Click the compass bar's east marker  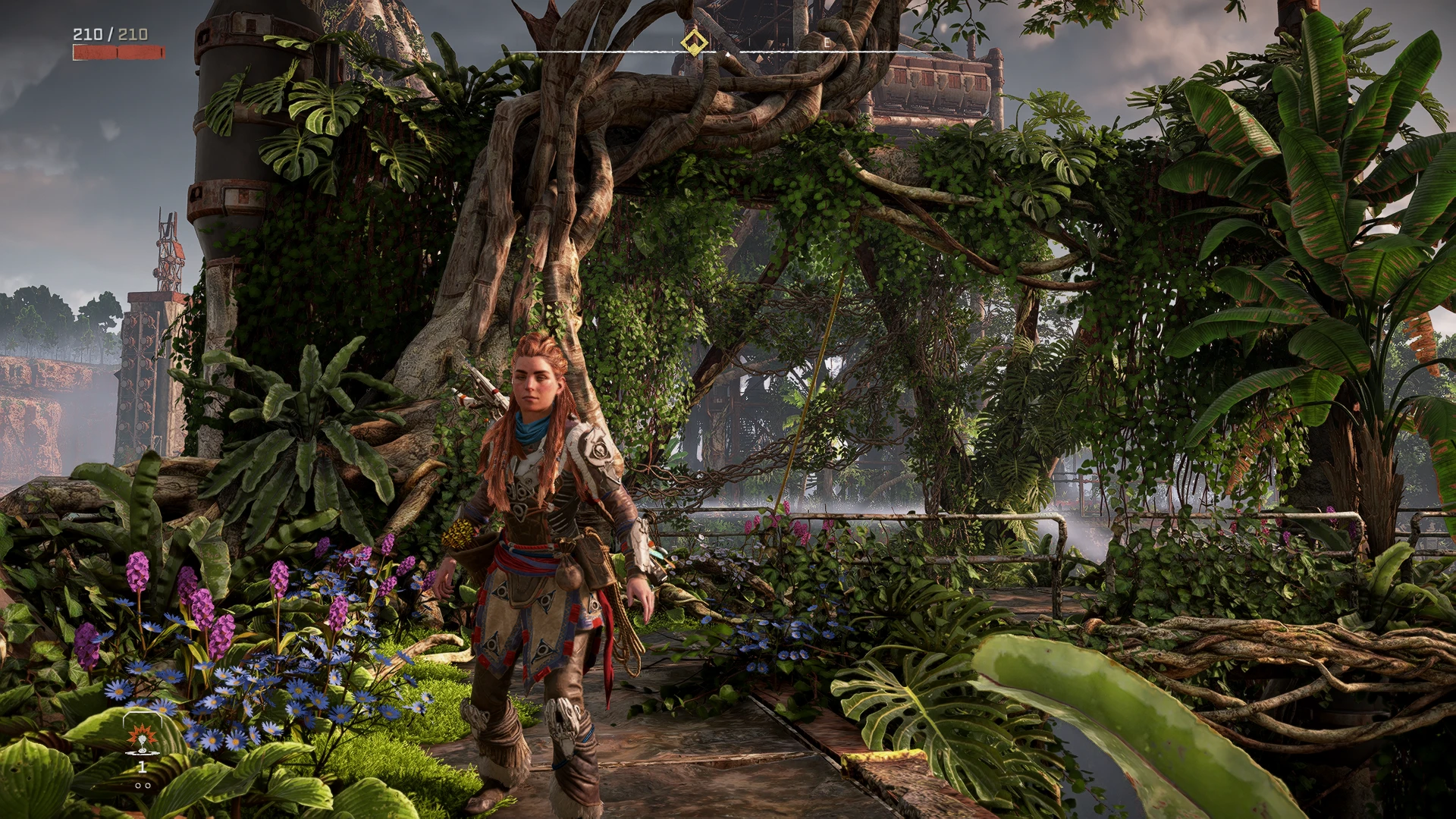pyautogui.click(x=827, y=44)
